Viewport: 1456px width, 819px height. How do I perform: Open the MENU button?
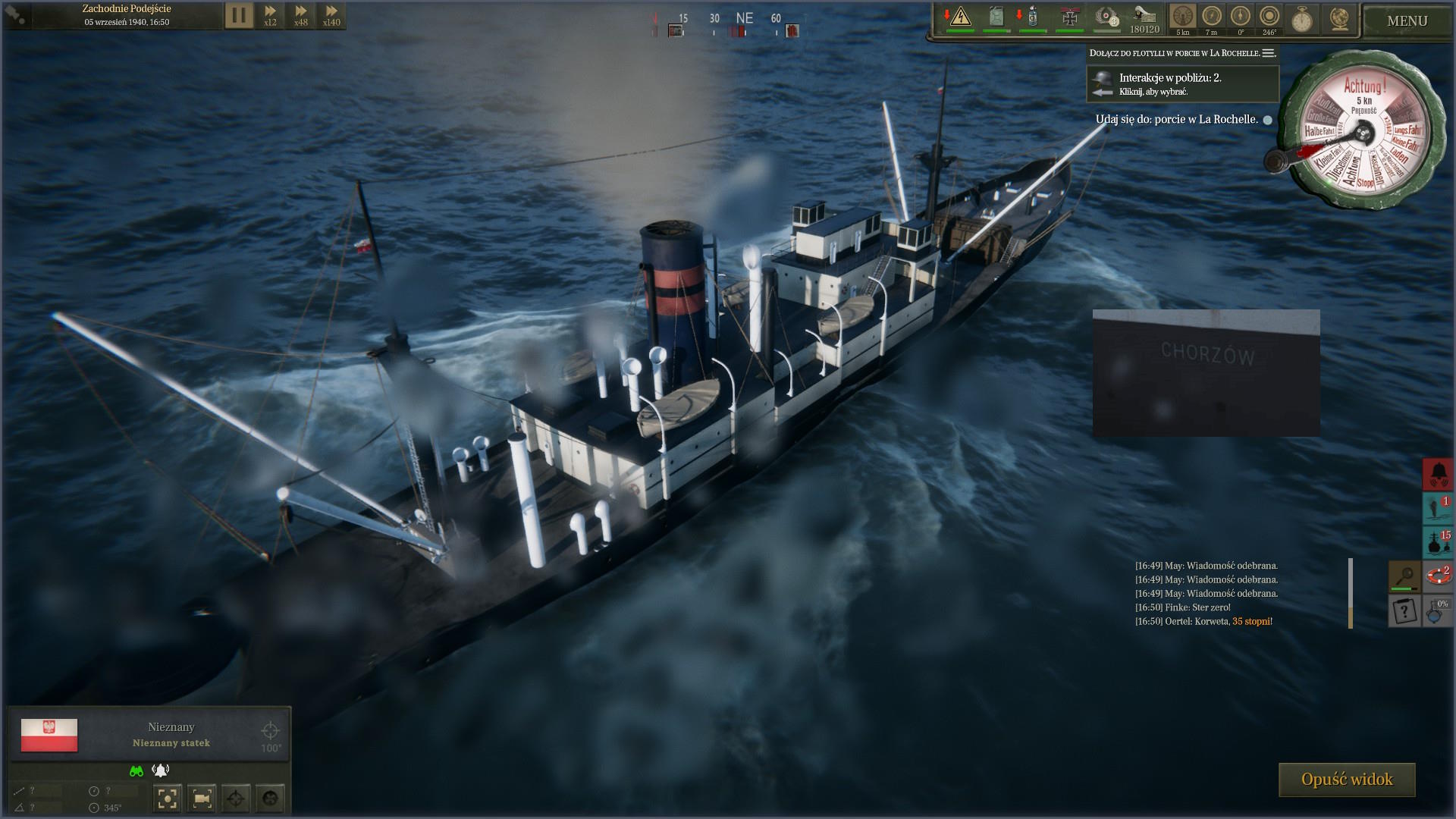[1407, 21]
